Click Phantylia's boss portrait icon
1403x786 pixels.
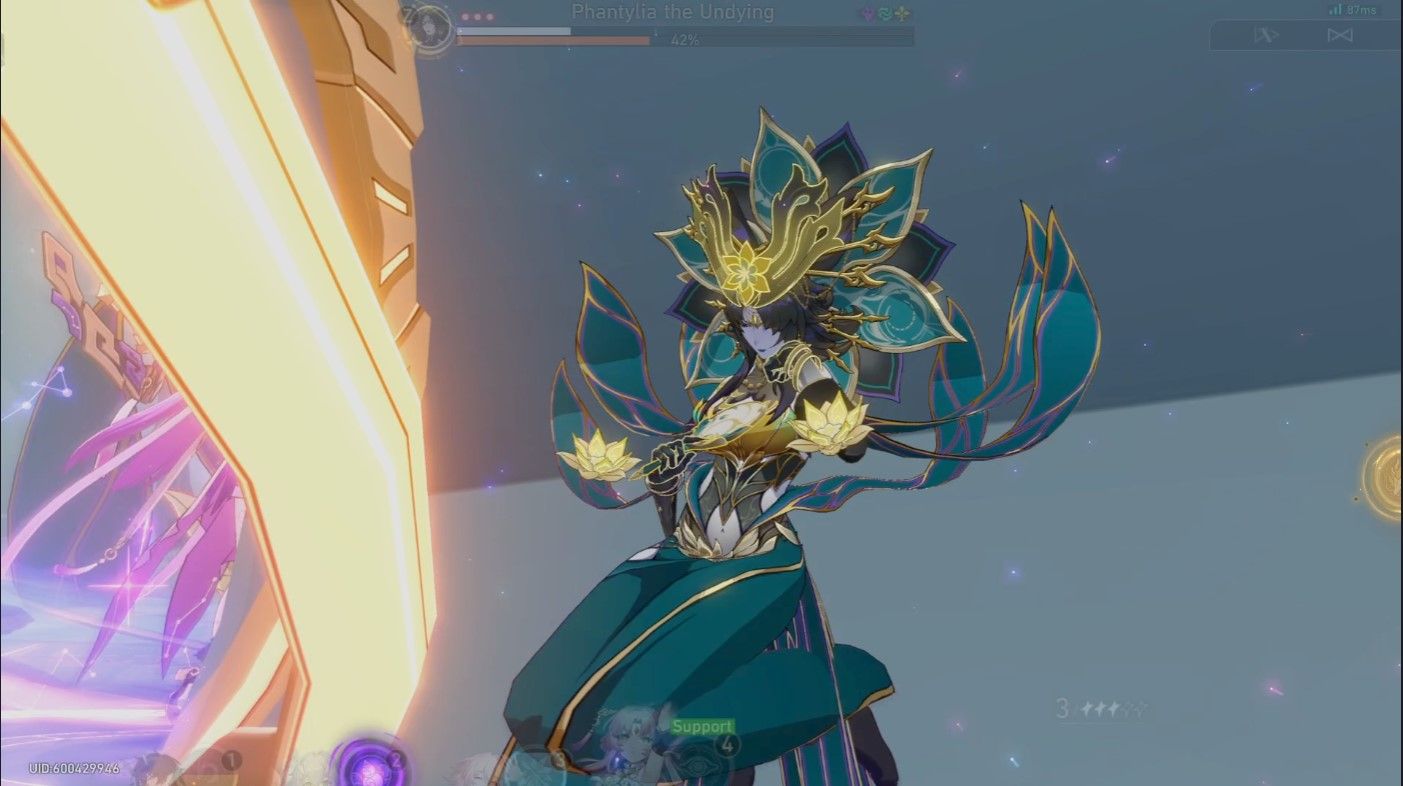tap(428, 27)
